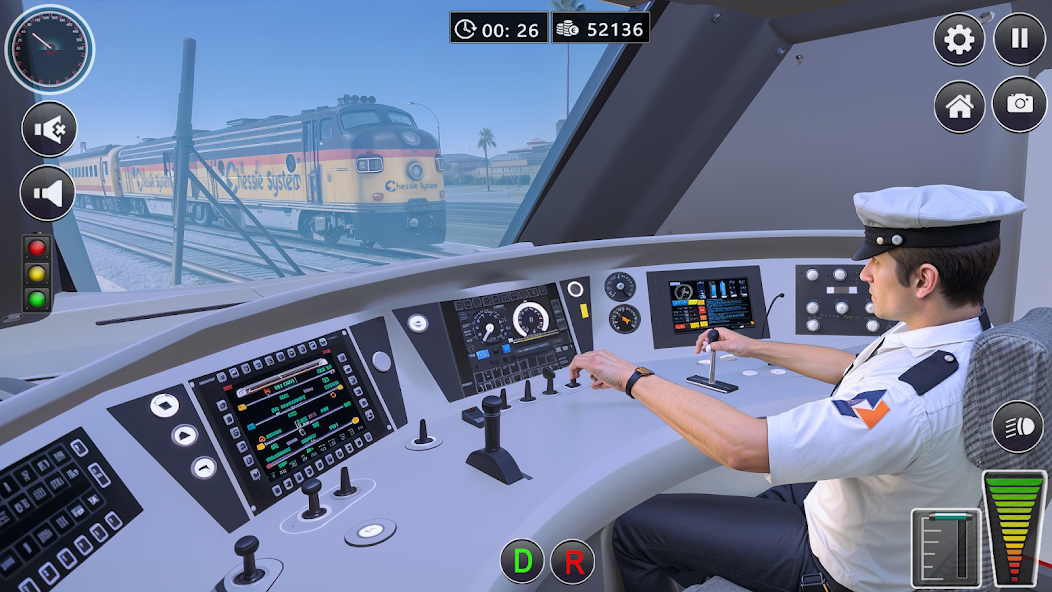Mute sound with the crossed speaker icon
1052x592 pixels.
pos(49,129)
